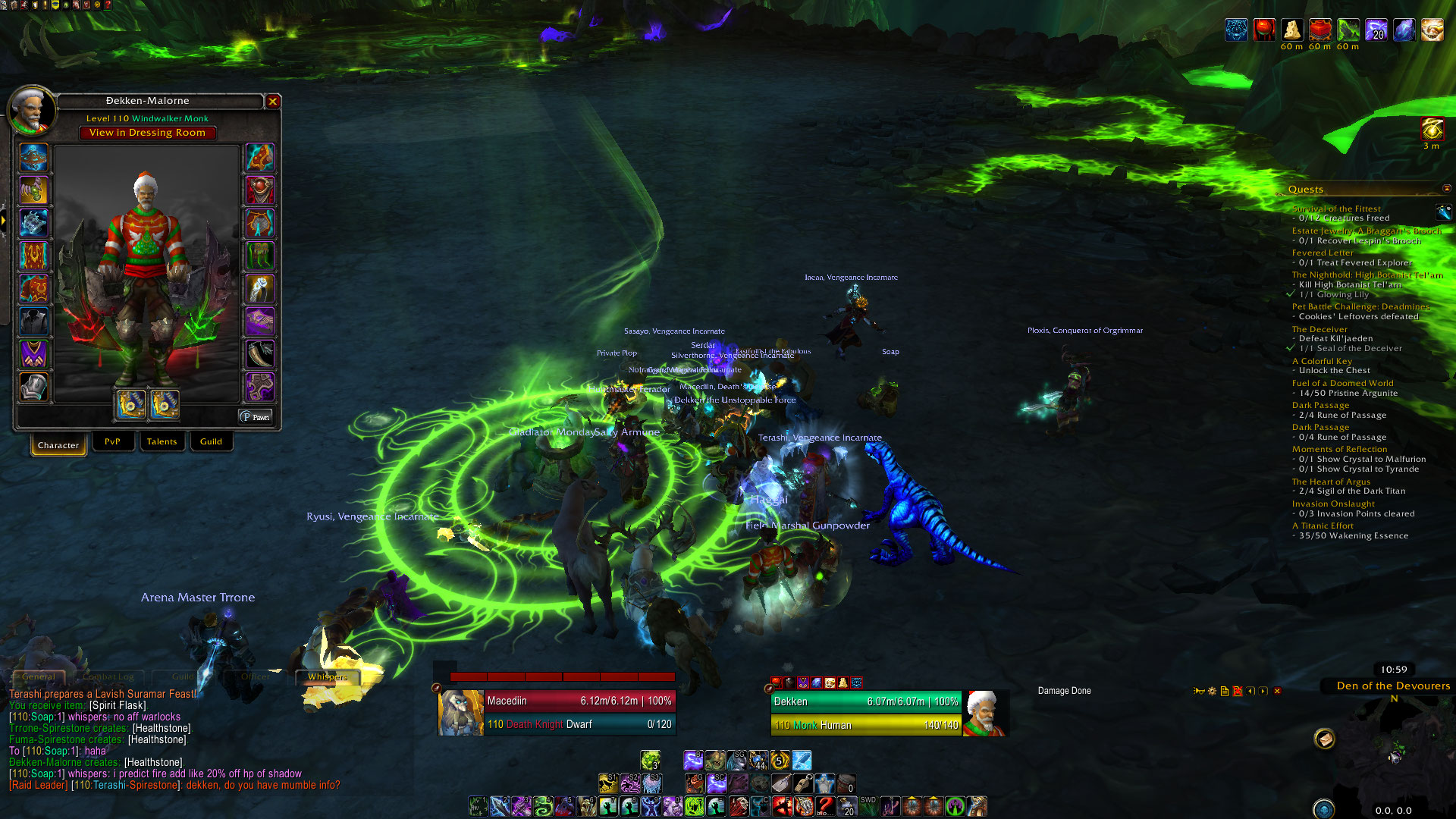The height and width of the screenshot is (819, 1456).
Task: Open the Survival of the Fittest quest
Action: tap(1336, 209)
